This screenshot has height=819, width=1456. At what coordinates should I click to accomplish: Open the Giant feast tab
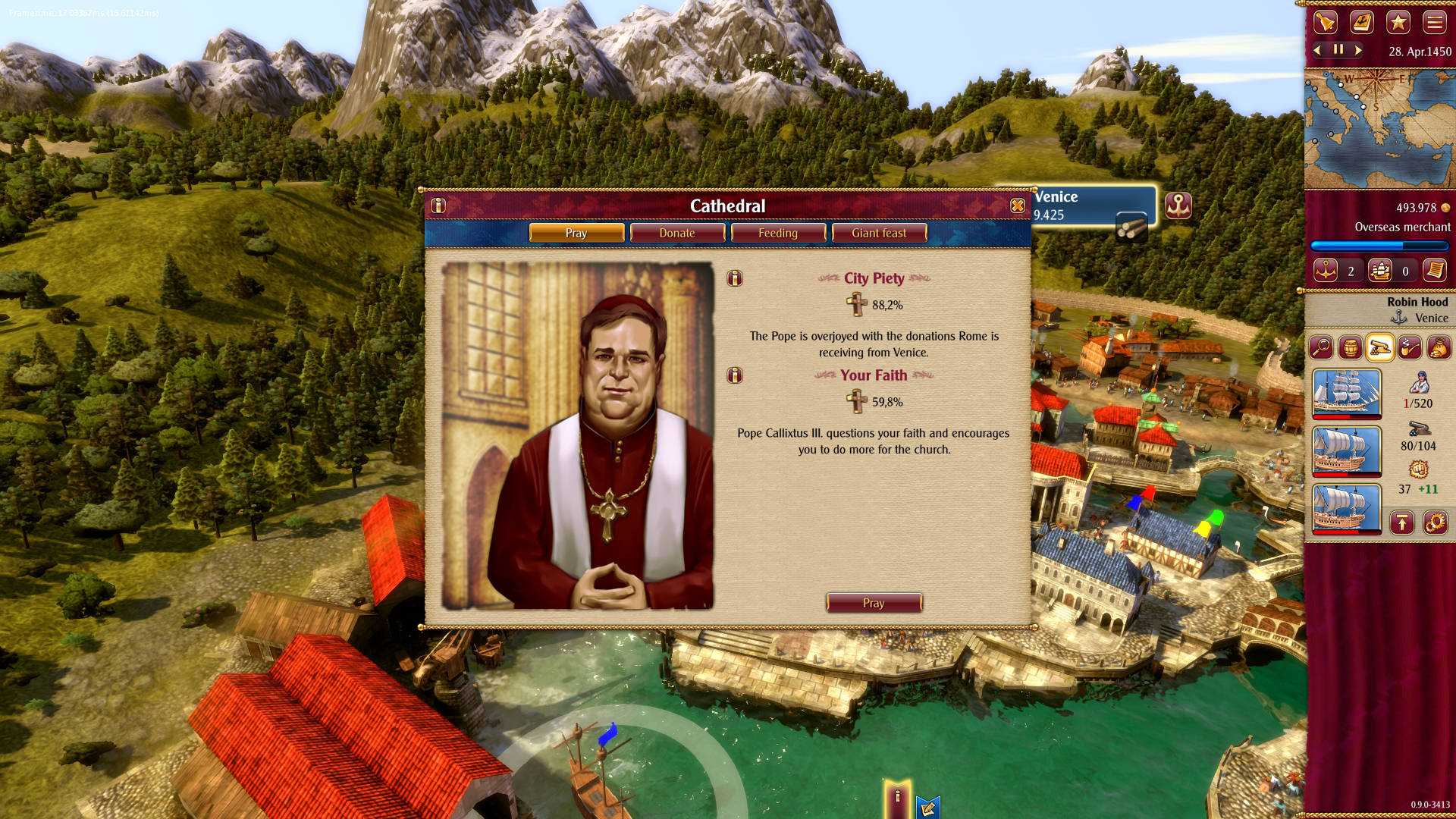(879, 233)
